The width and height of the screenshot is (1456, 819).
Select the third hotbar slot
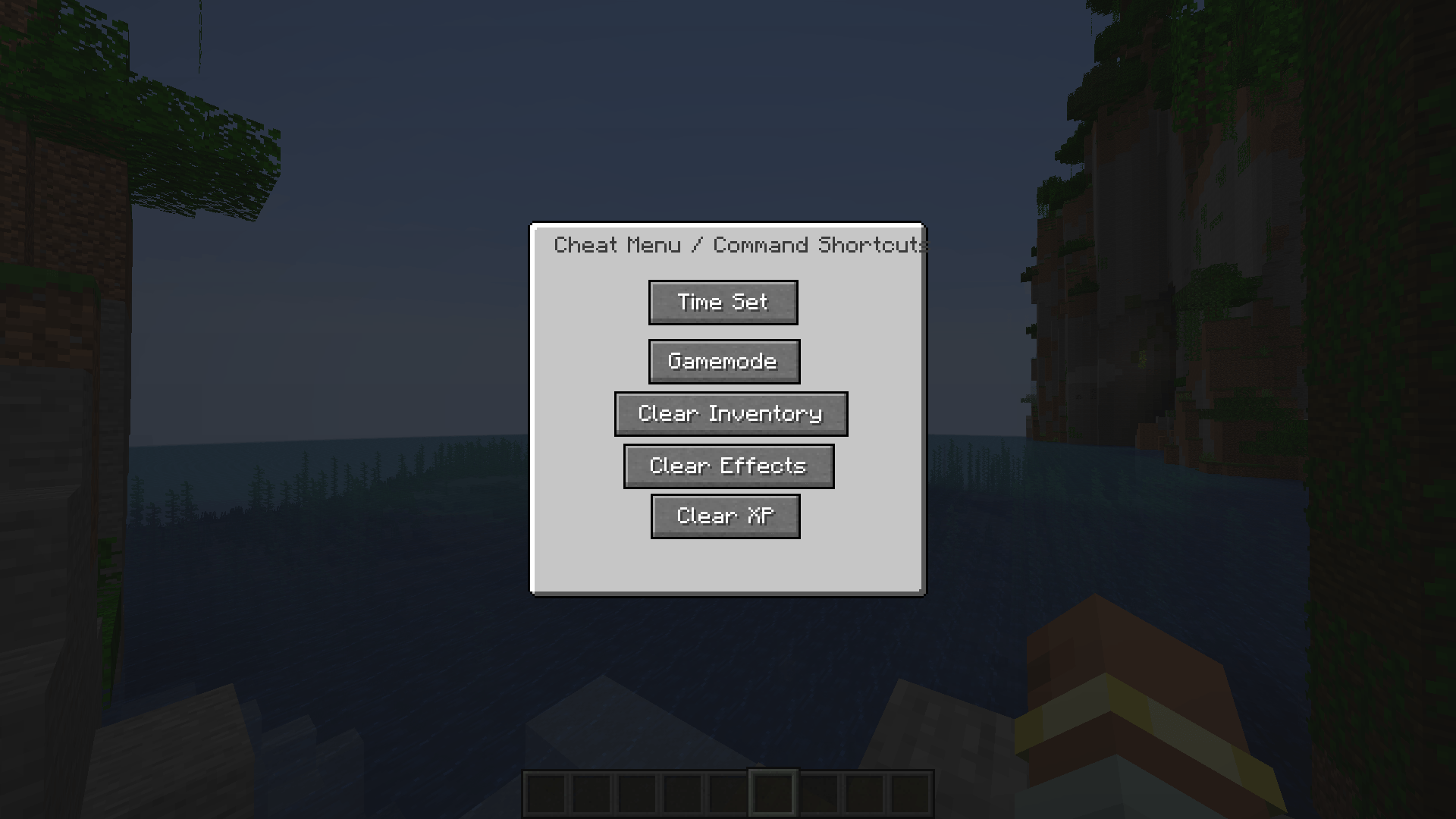pyautogui.click(x=637, y=795)
